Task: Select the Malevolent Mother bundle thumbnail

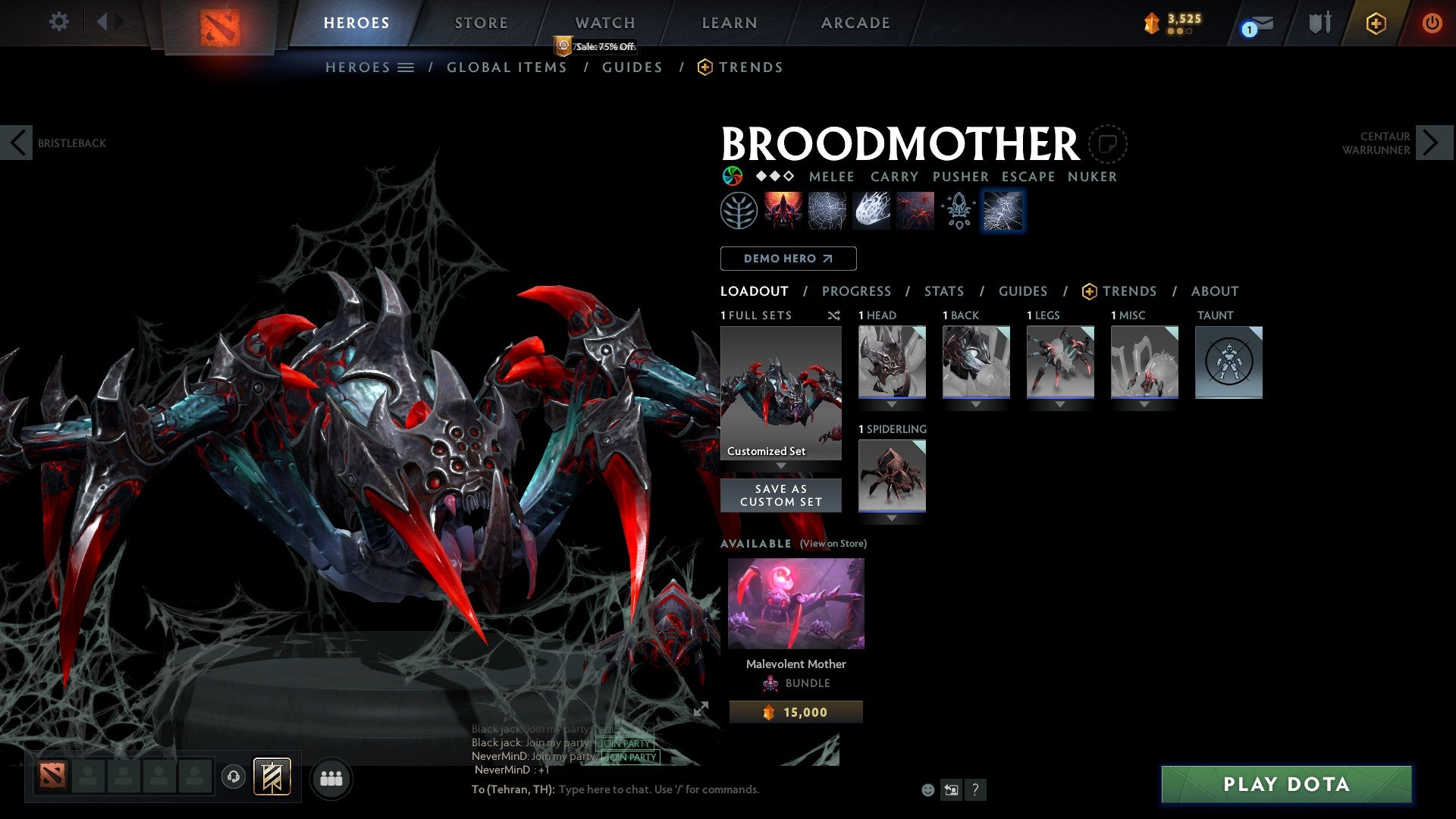Action: [795, 602]
